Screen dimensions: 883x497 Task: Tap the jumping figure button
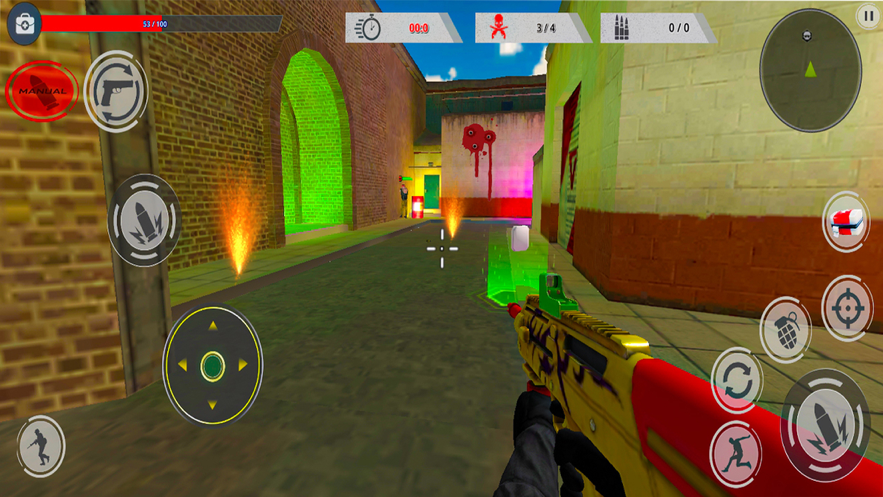(735, 454)
